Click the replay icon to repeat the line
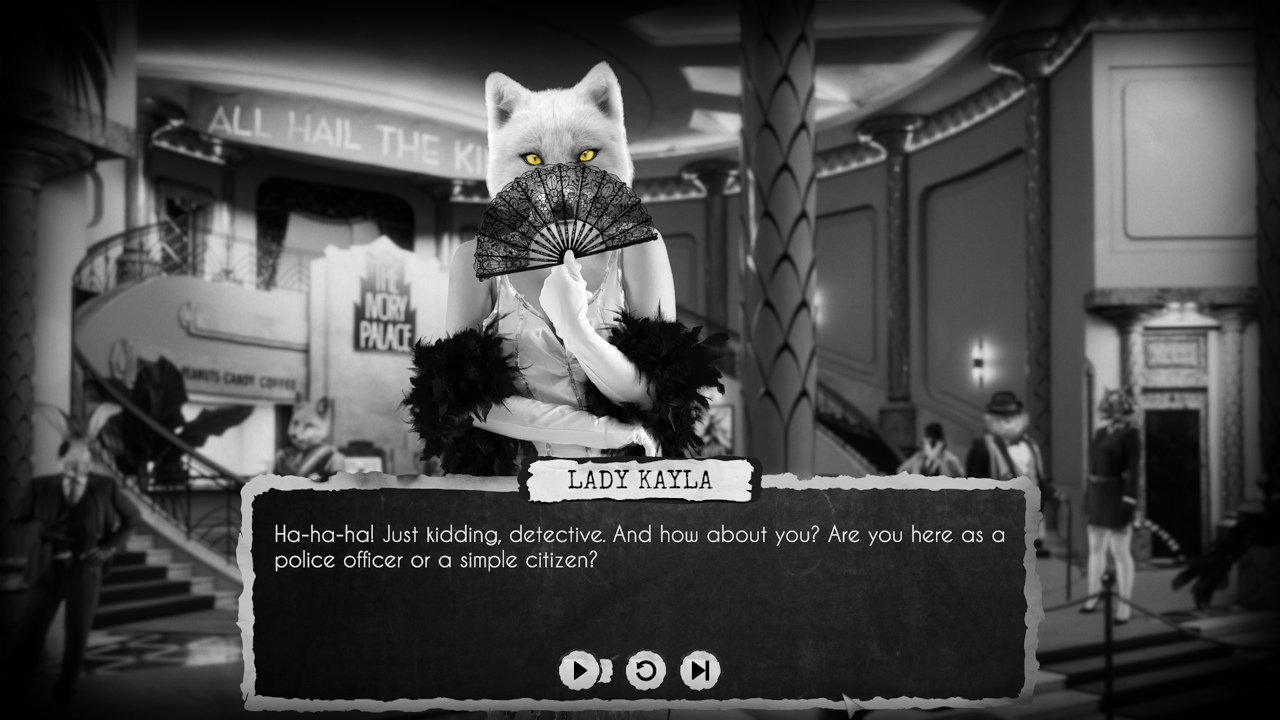1280x720 pixels. 644,672
